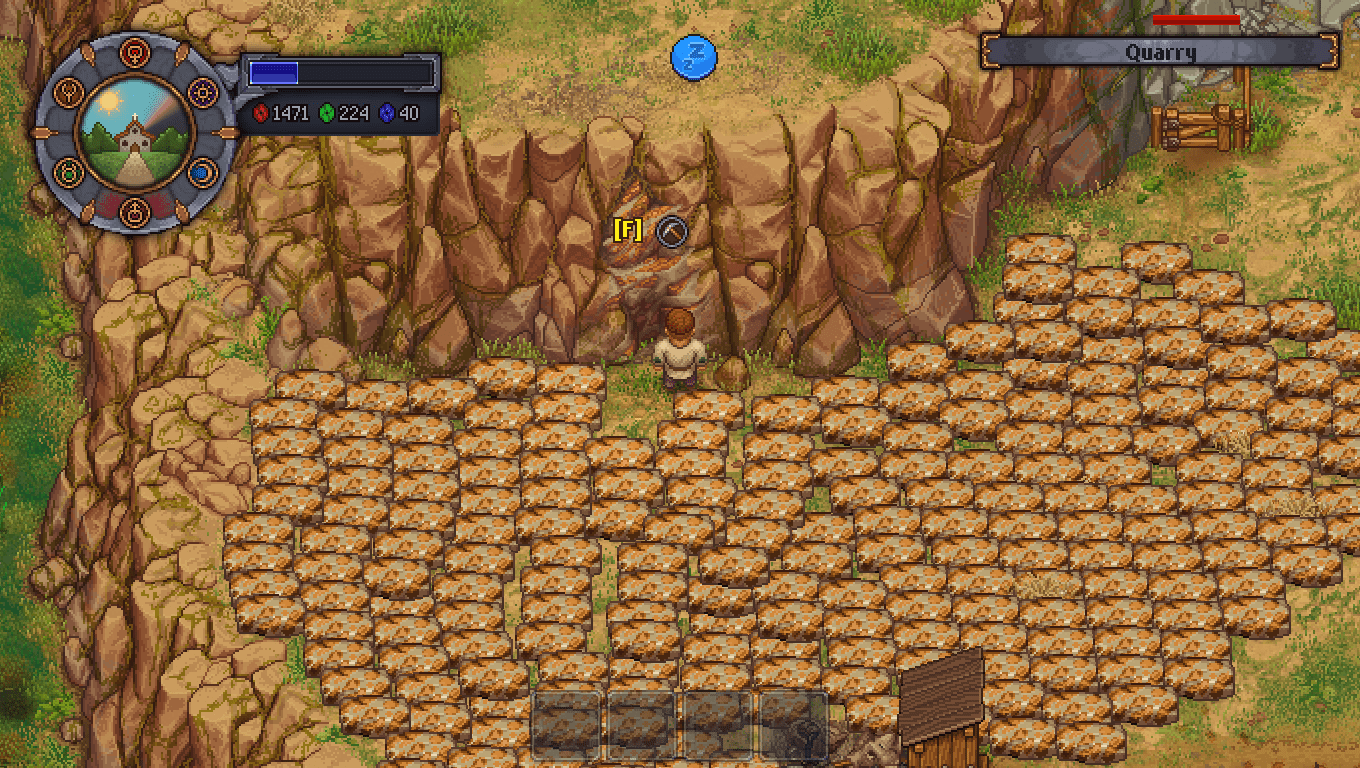Select the red medallion atop the day clock
Image resolution: width=1360 pixels, height=768 pixels.
coord(134,52)
